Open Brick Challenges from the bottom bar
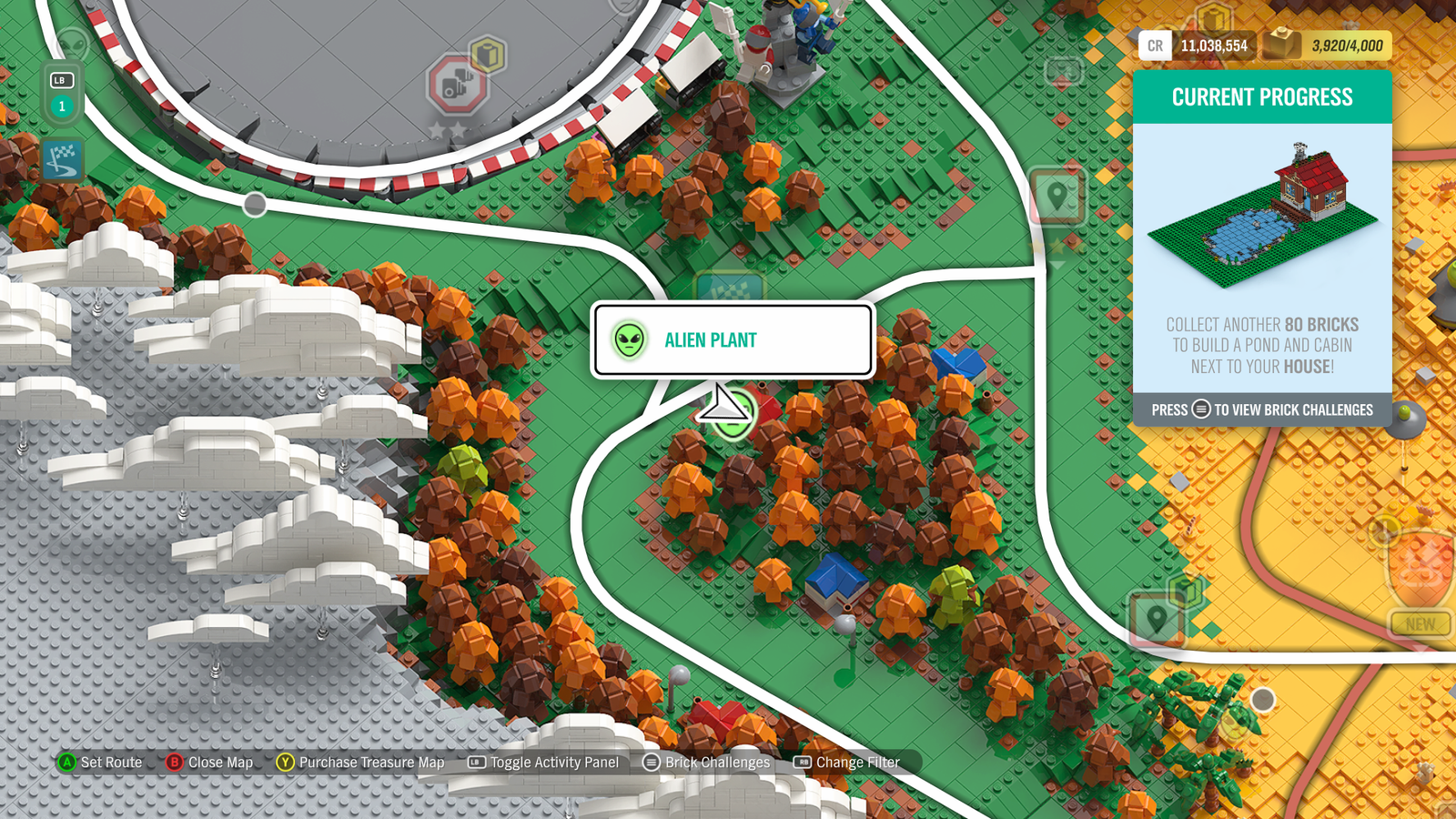Screen dimensions: 1456x819 pos(706,763)
